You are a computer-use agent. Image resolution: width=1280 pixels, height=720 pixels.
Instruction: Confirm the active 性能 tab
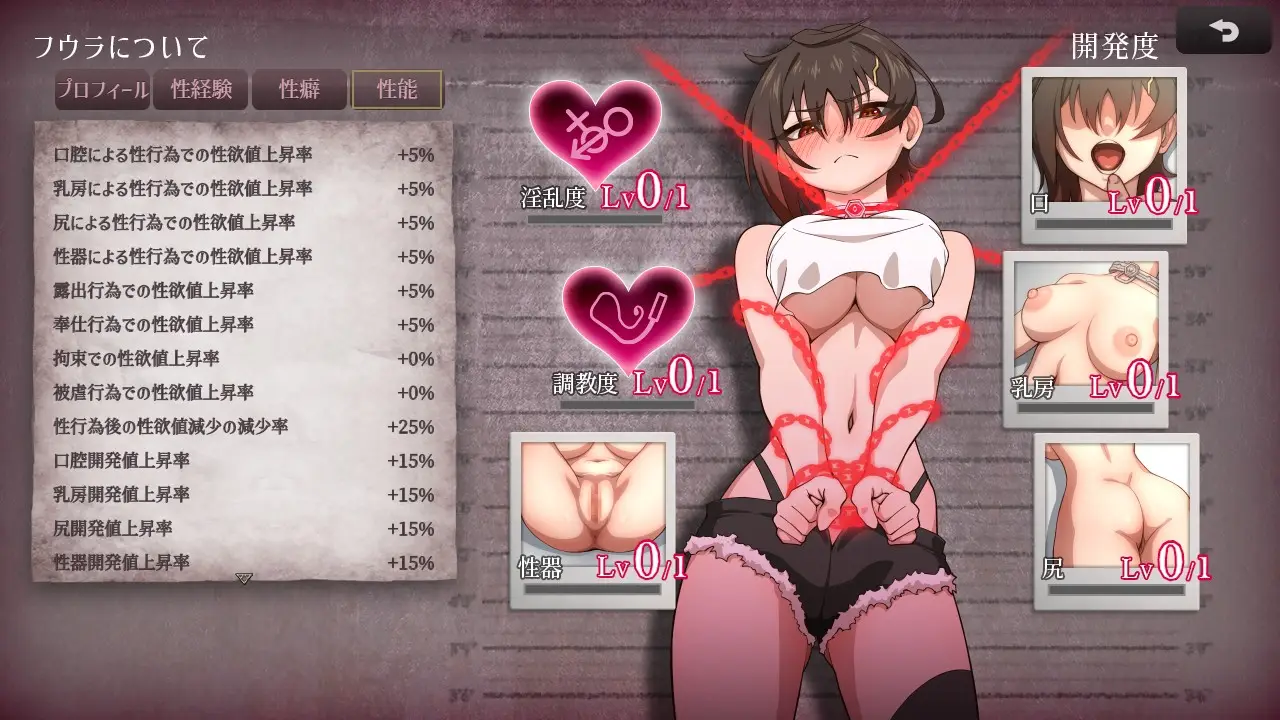(x=396, y=89)
